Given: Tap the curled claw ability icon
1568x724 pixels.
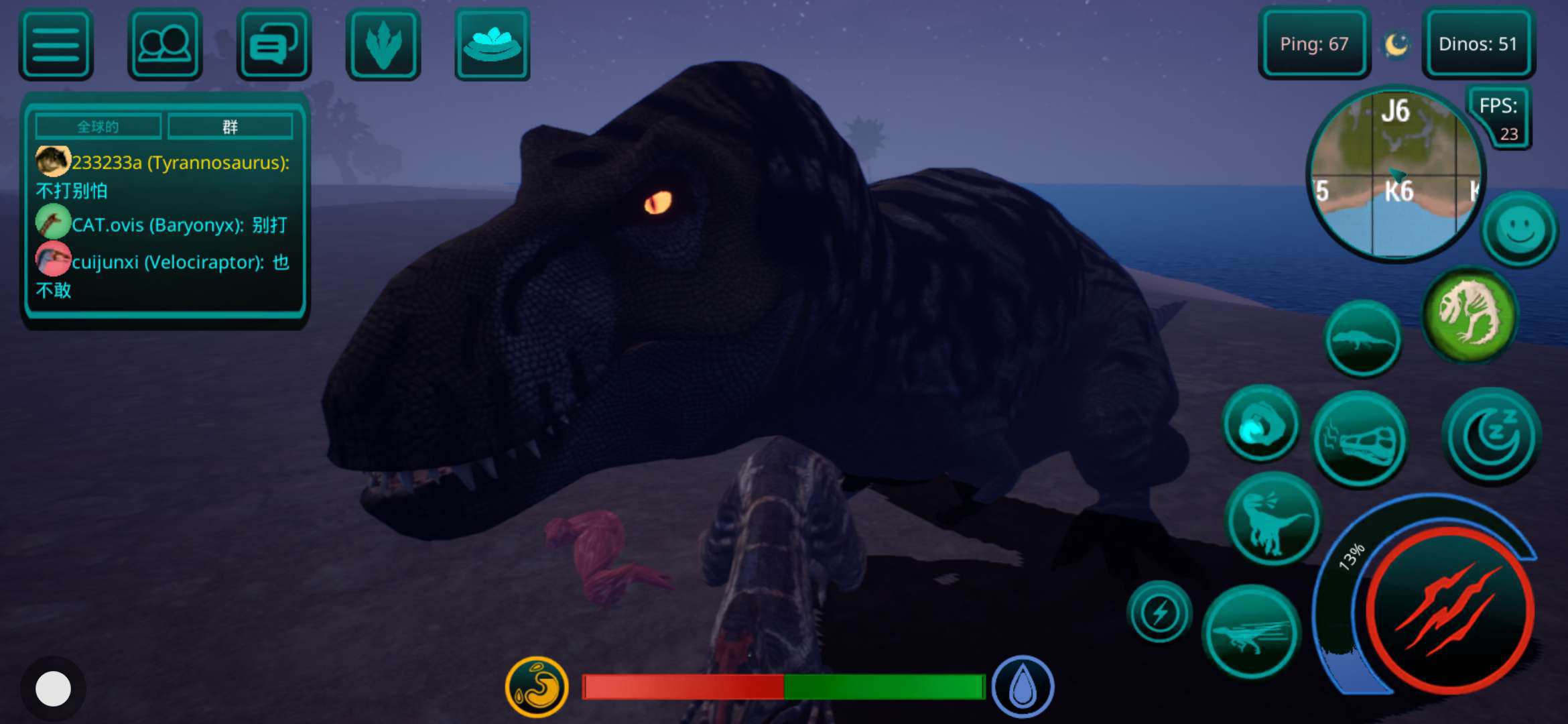Looking at the screenshot, I should pyautogui.click(x=1261, y=424).
